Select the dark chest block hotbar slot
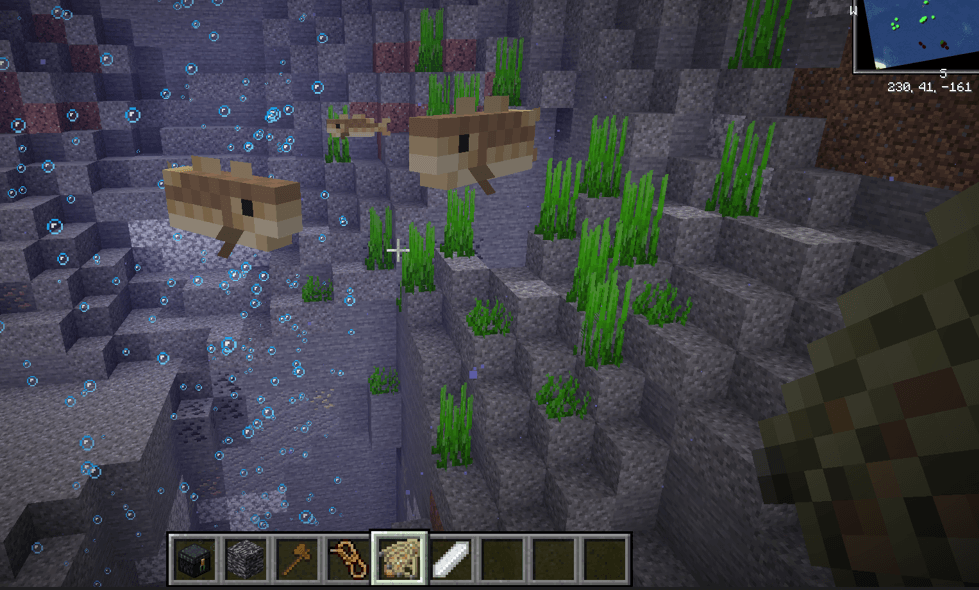Screen dimensions: 979x590 [193, 558]
